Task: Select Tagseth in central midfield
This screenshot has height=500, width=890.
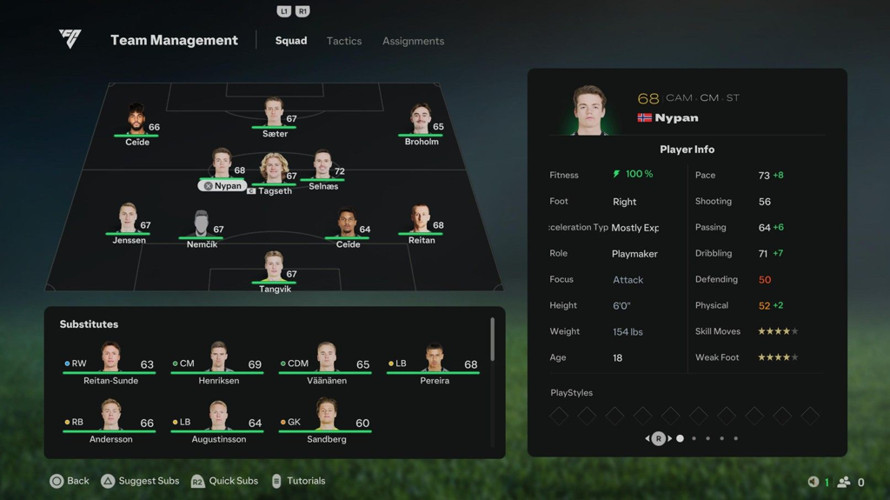Action: click(274, 172)
